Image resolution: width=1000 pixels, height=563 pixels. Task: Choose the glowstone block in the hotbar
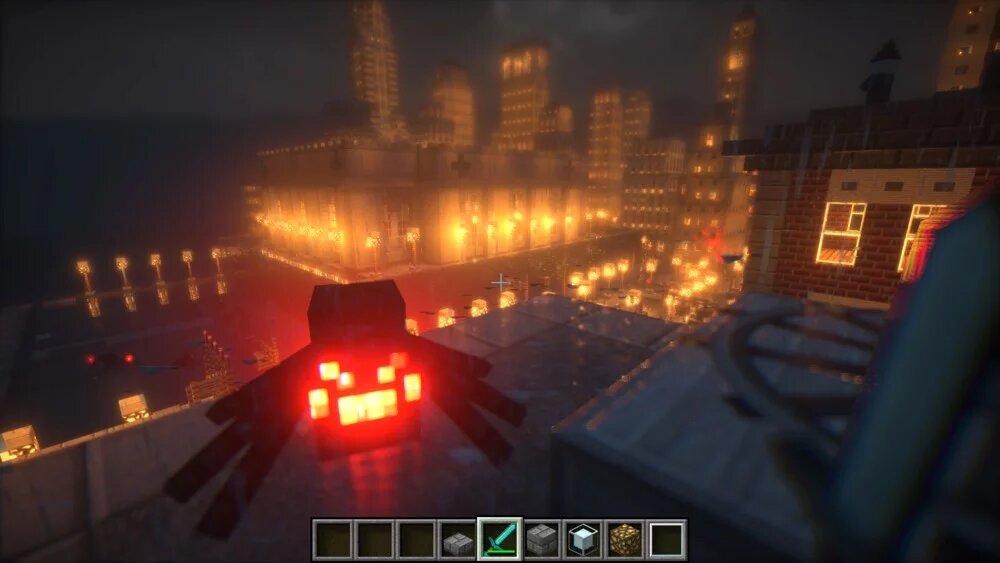[x=625, y=540]
